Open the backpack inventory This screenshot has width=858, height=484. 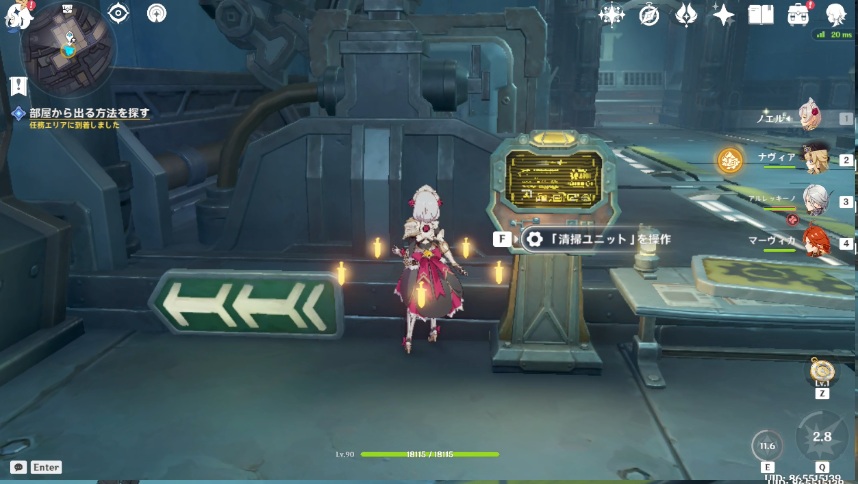[798, 15]
